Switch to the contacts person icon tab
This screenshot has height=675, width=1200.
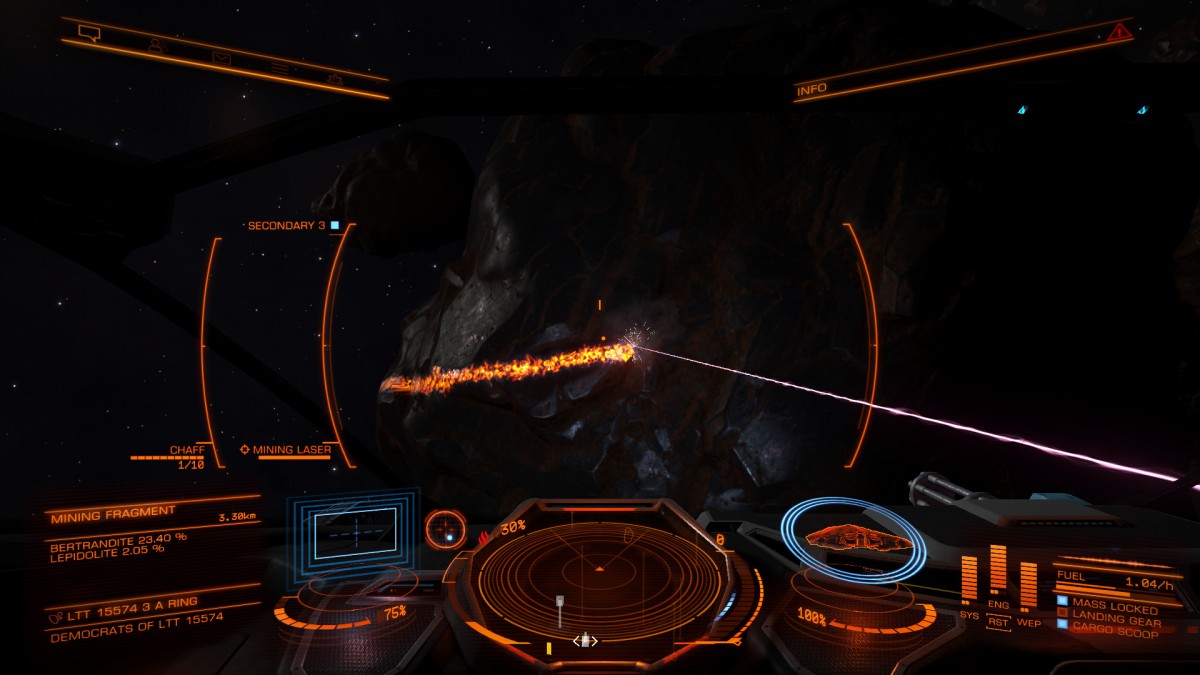(x=155, y=45)
